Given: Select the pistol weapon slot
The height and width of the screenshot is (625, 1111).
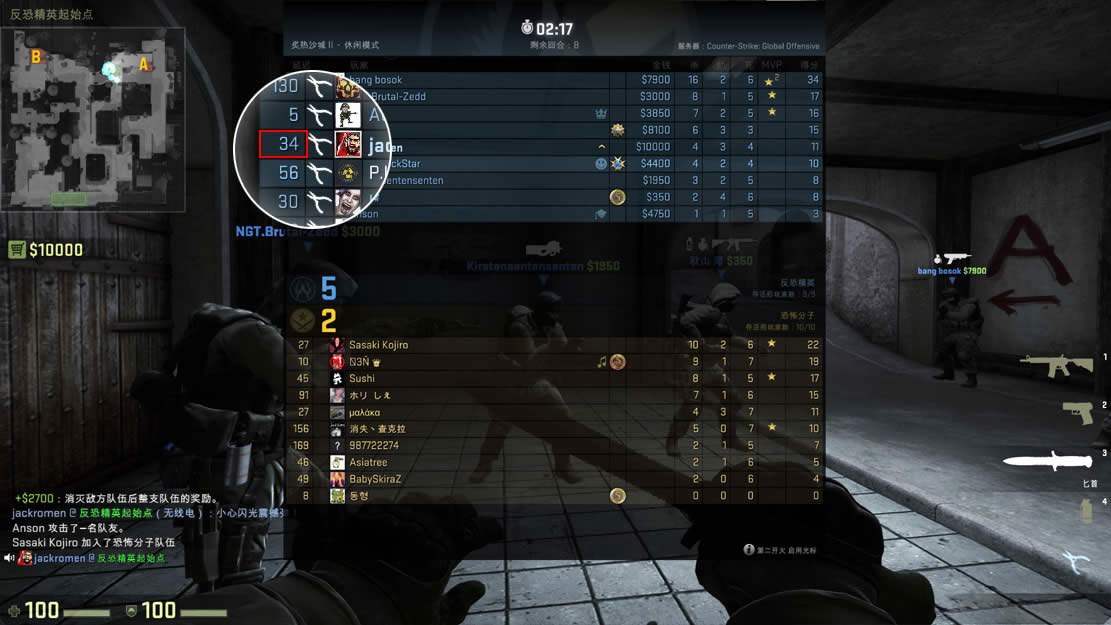Looking at the screenshot, I should (1077, 411).
